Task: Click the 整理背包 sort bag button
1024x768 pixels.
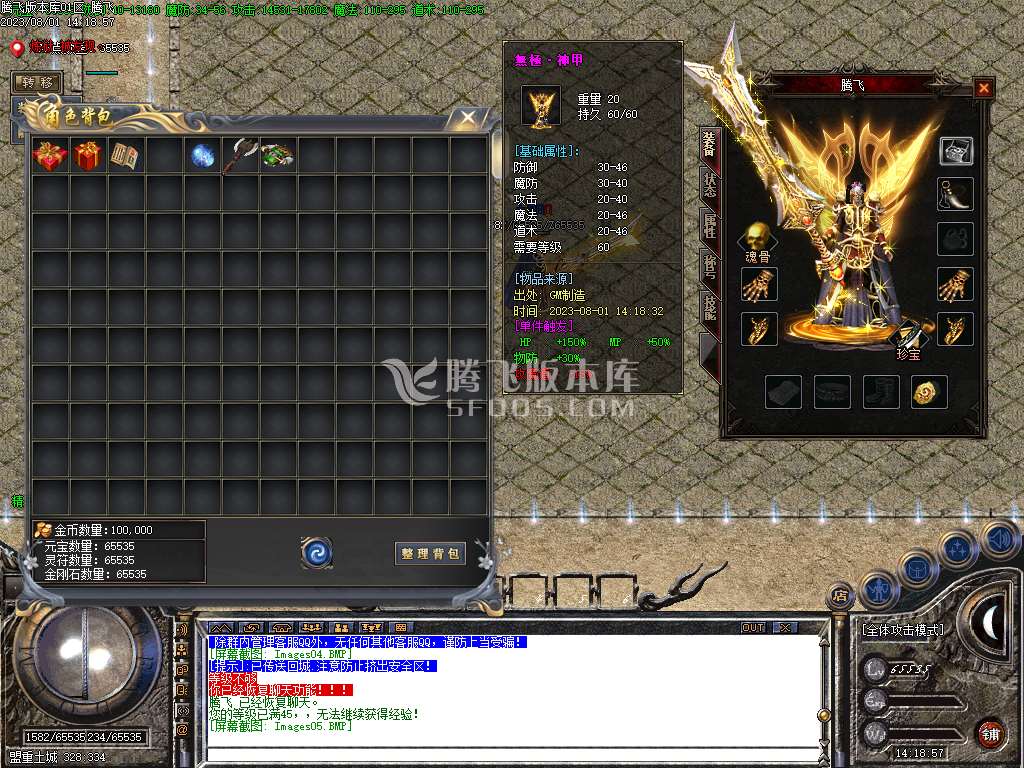Action: (x=431, y=553)
